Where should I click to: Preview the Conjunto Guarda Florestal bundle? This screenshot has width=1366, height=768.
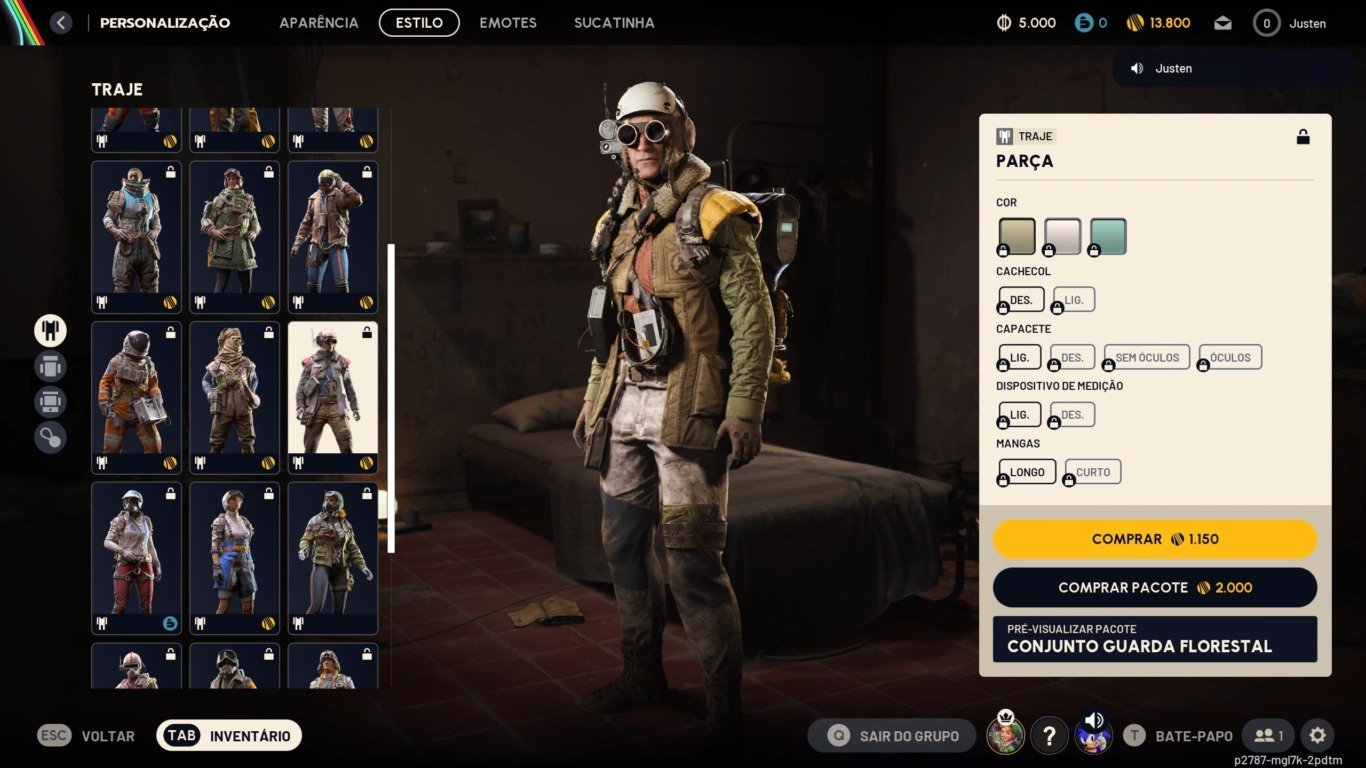pyautogui.click(x=1154, y=639)
